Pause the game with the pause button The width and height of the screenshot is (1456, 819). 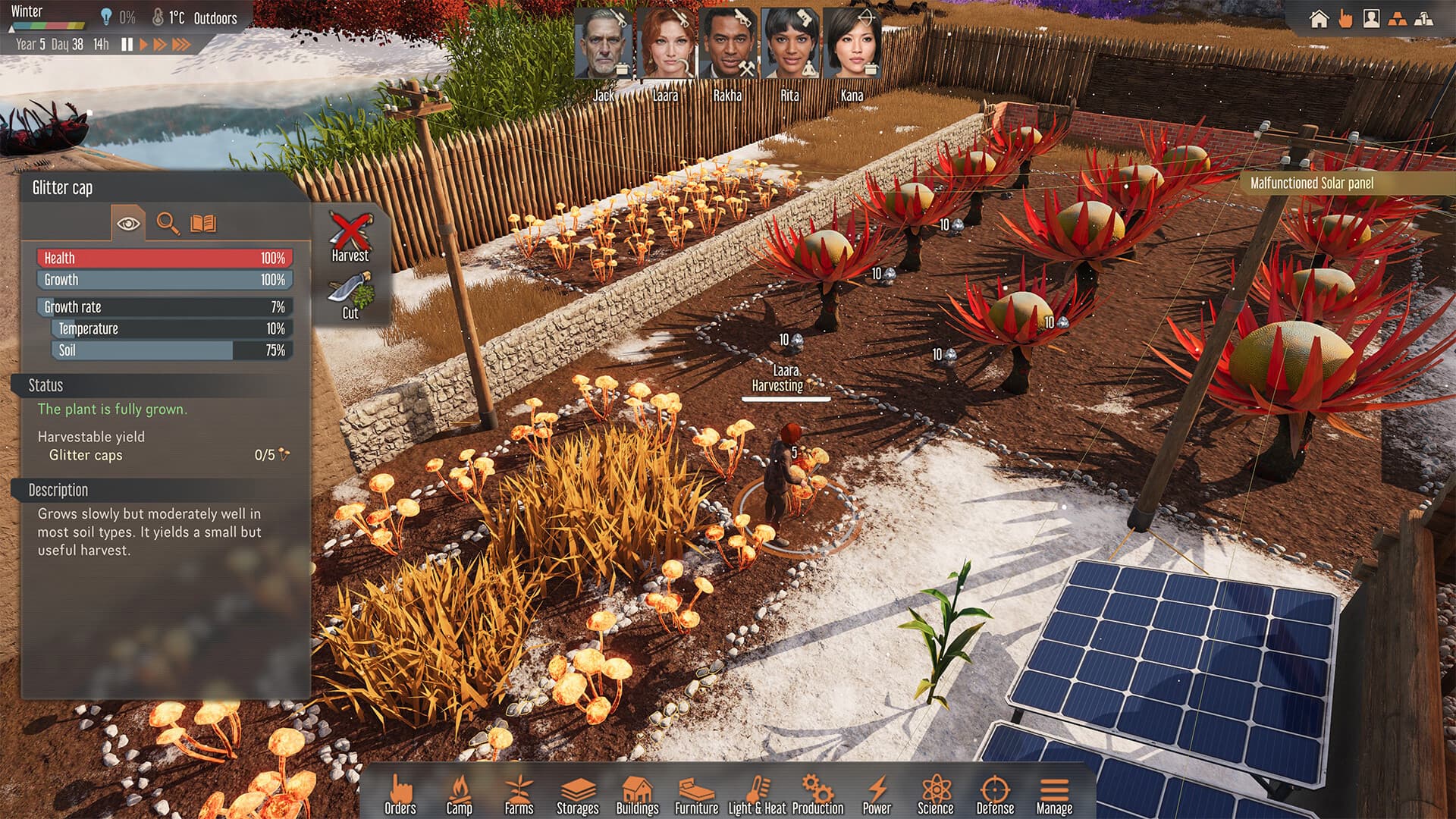[x=127, y=44]
